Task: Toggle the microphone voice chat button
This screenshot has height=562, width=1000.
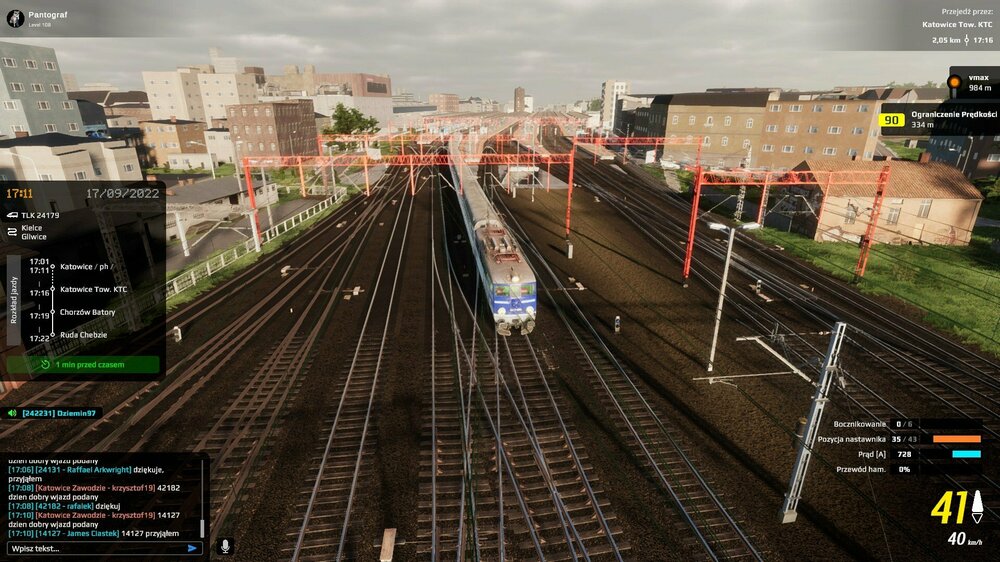Action: [225, 546]
